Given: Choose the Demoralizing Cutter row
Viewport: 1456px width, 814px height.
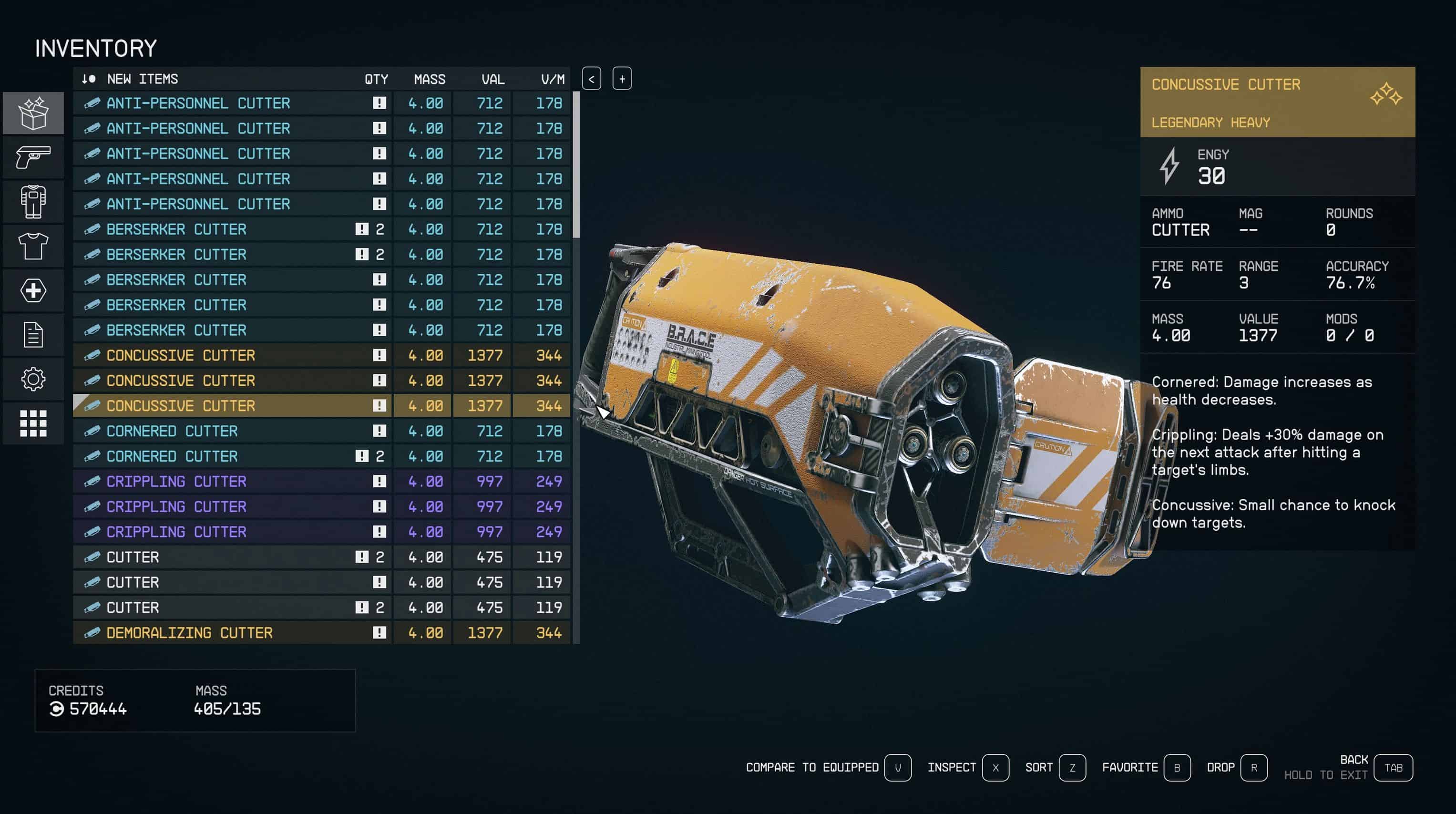Looking at the screenshot, I should click(x=226, y=632).
